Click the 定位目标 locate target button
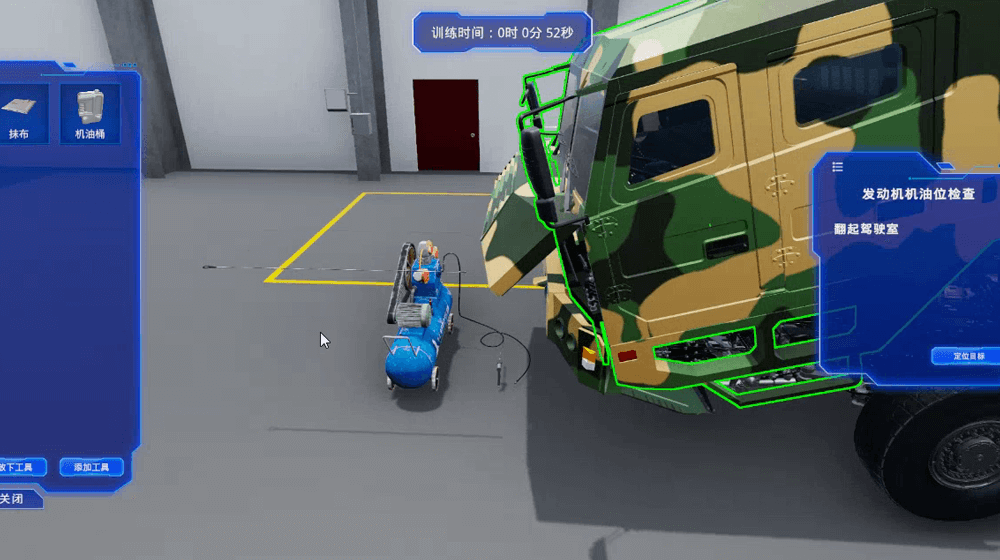1000x560 pixels. point(967,356)
